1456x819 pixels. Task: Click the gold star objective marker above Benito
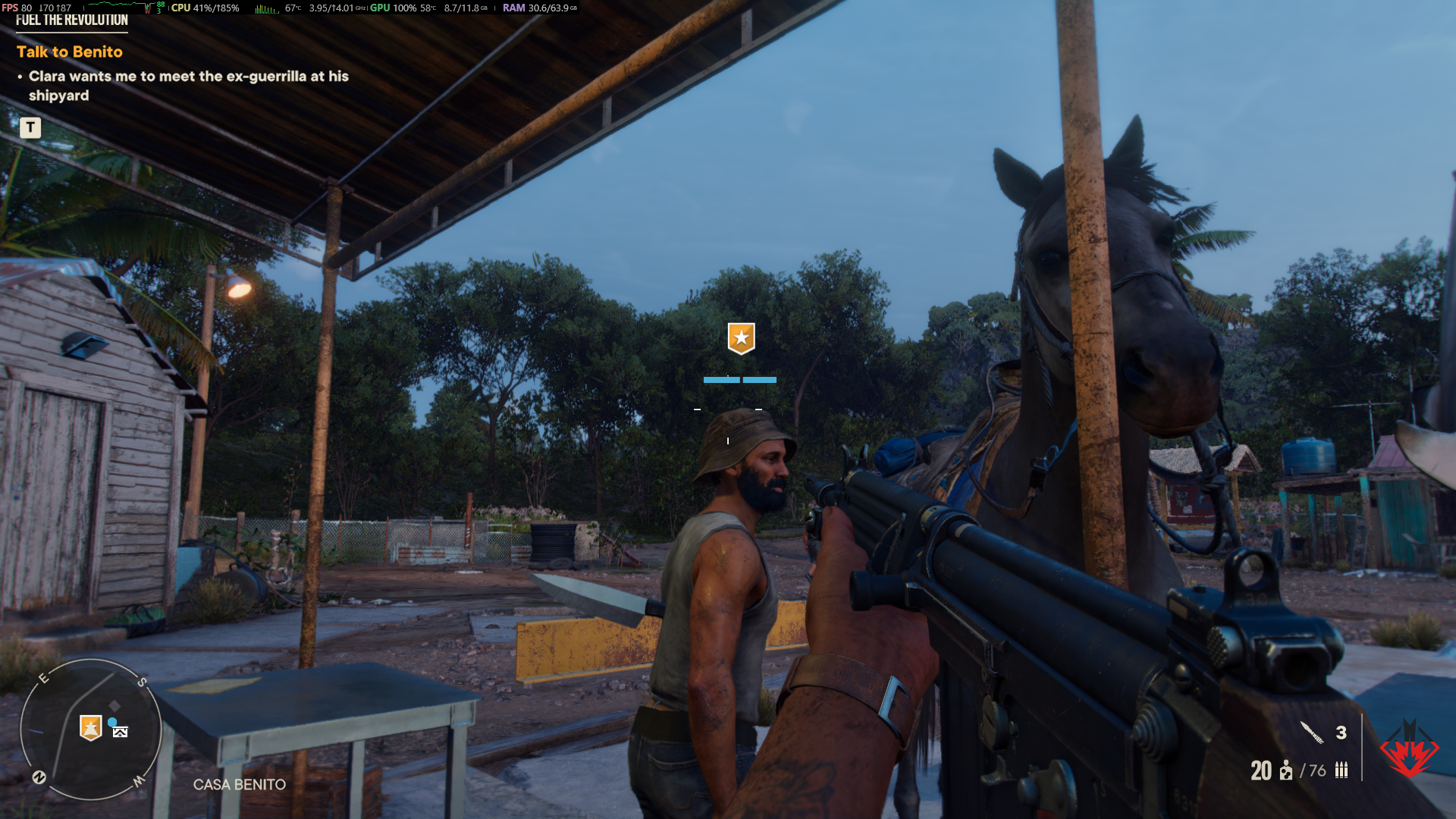coord(741,337)
